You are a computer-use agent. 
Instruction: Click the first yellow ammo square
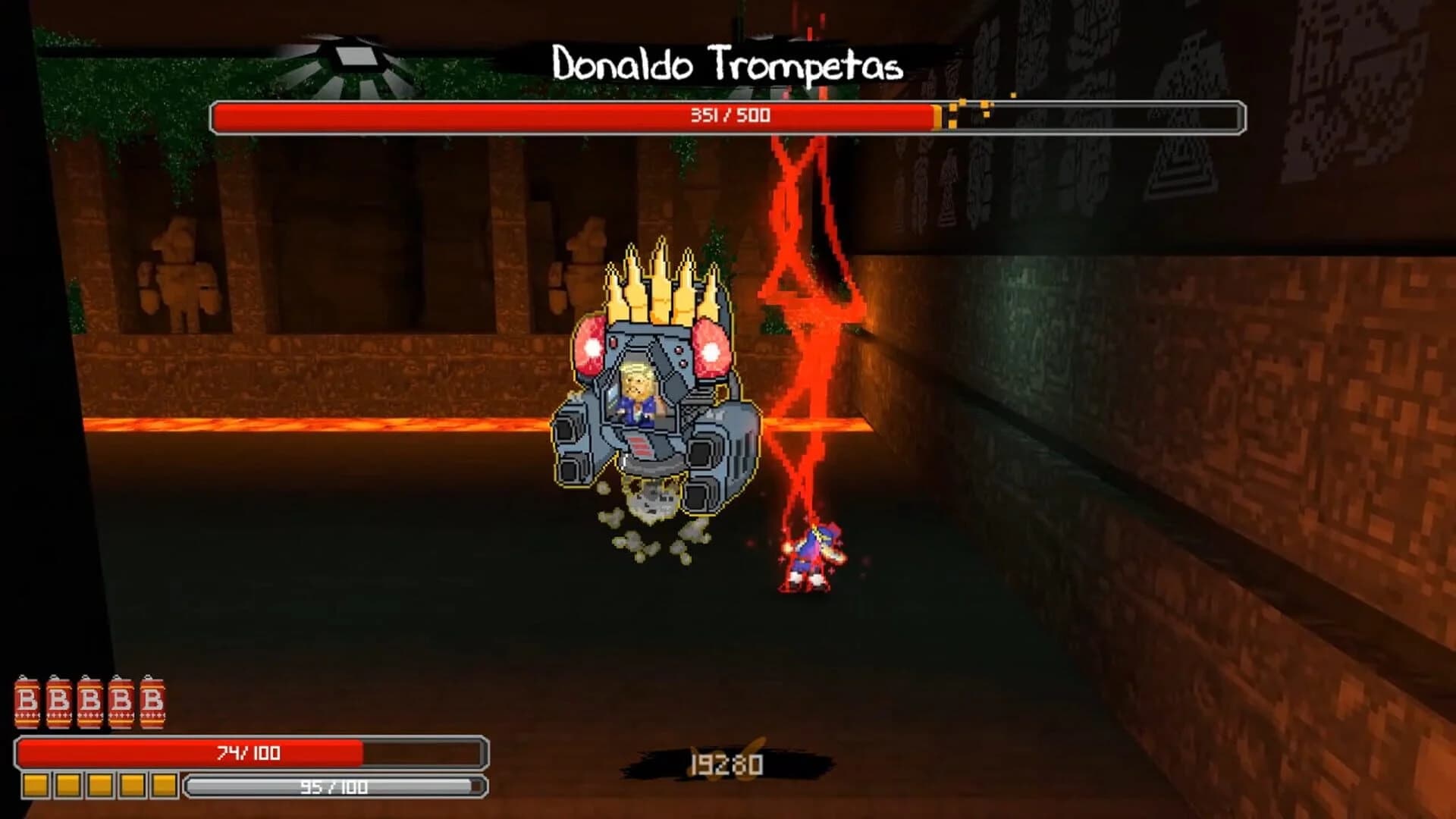pos(36,786)
